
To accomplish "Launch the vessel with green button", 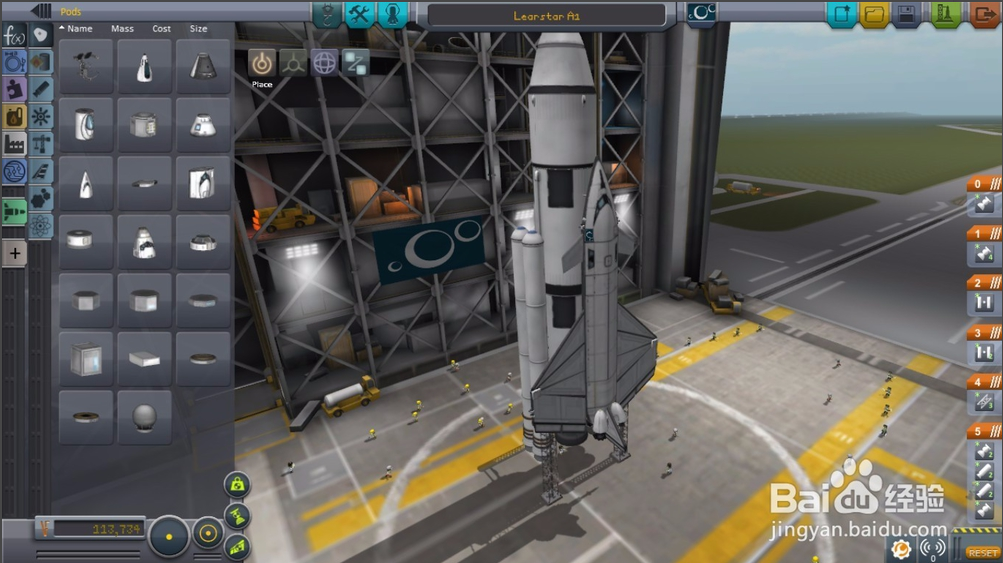I will coord(945,15).
